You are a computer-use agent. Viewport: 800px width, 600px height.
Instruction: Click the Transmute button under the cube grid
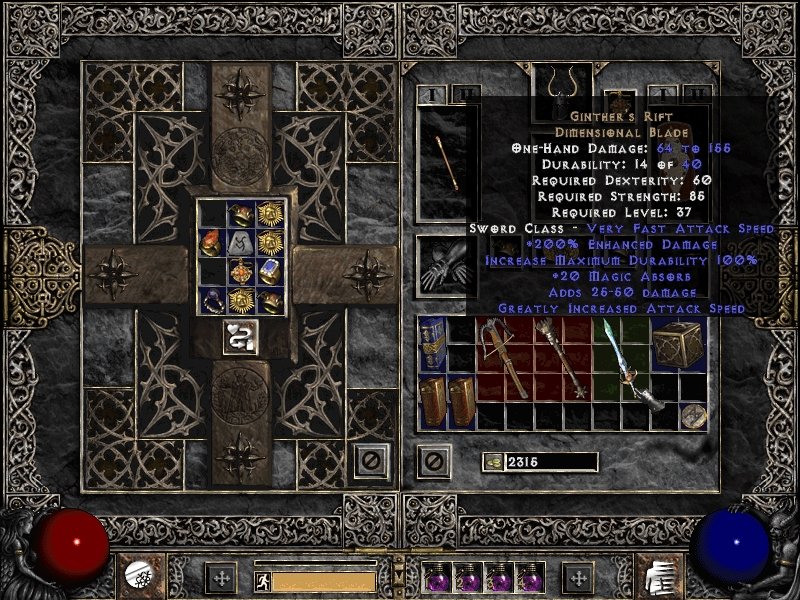pos(237,338)
